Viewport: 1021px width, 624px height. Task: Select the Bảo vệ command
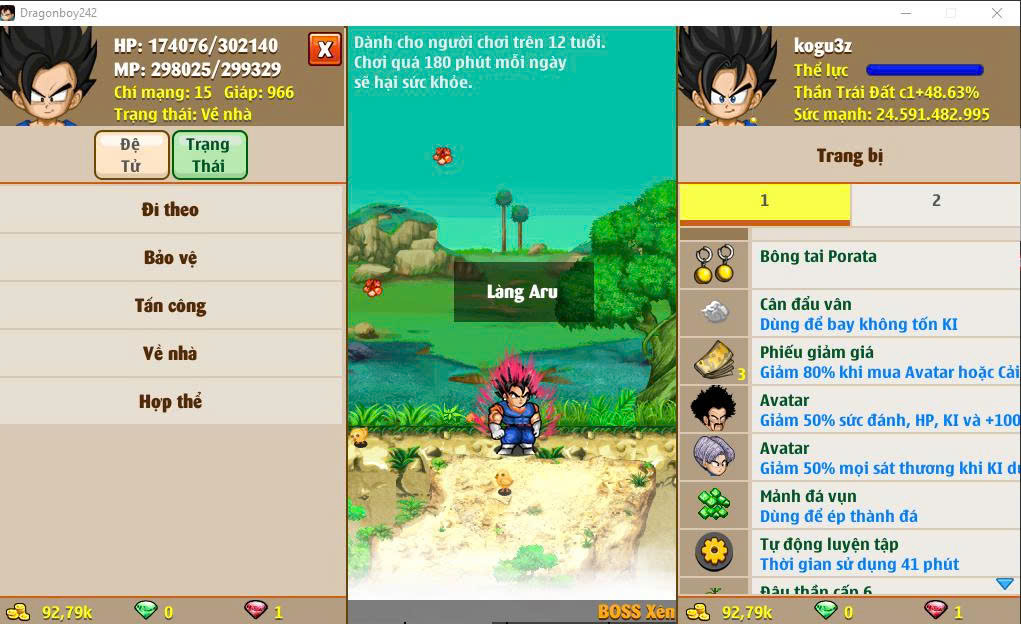click(171, 258)
